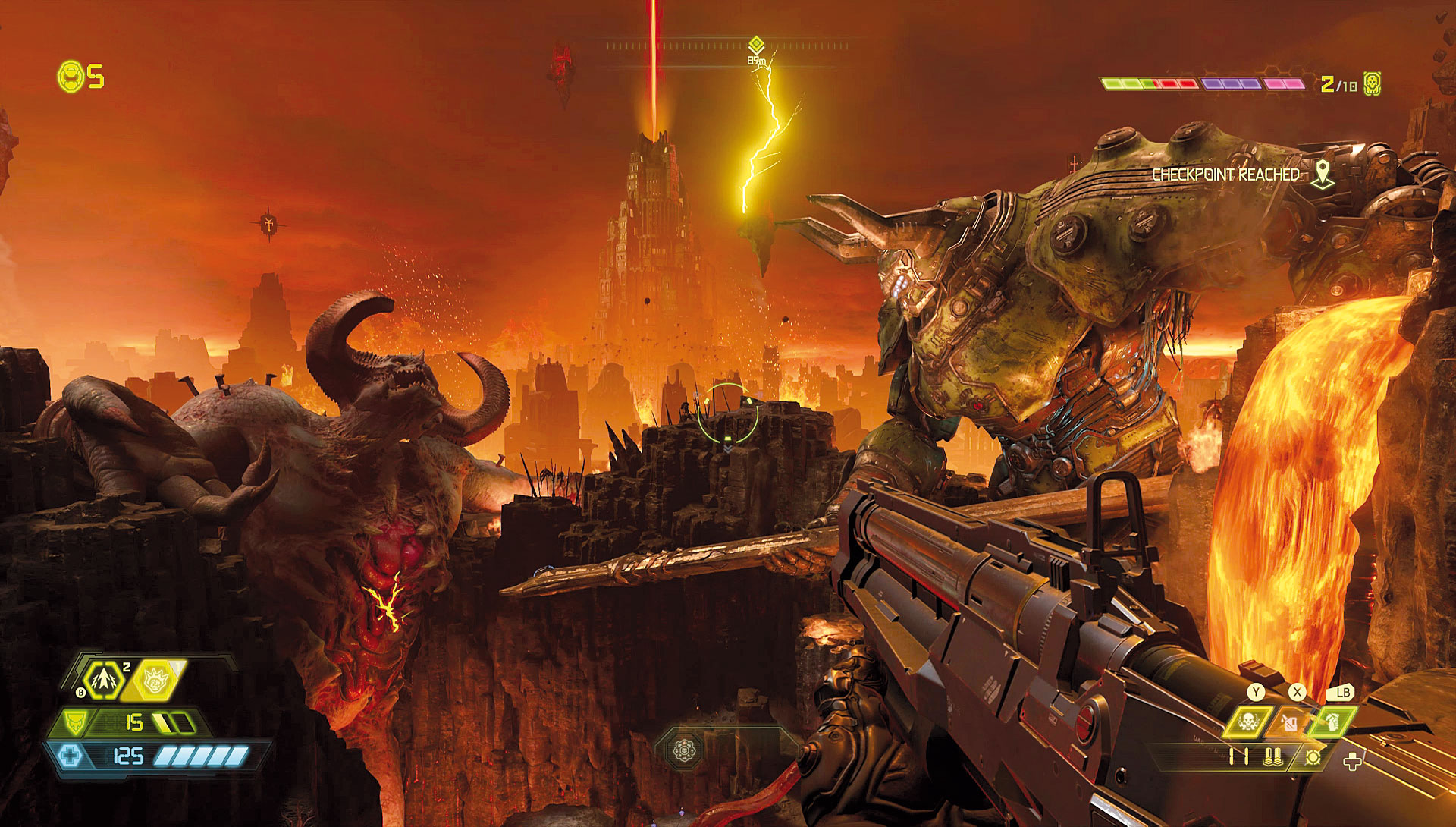This screenshot has height=827, width=1456.
Task: Select the weapon mod icon beside ammo
Action: 1313,756
